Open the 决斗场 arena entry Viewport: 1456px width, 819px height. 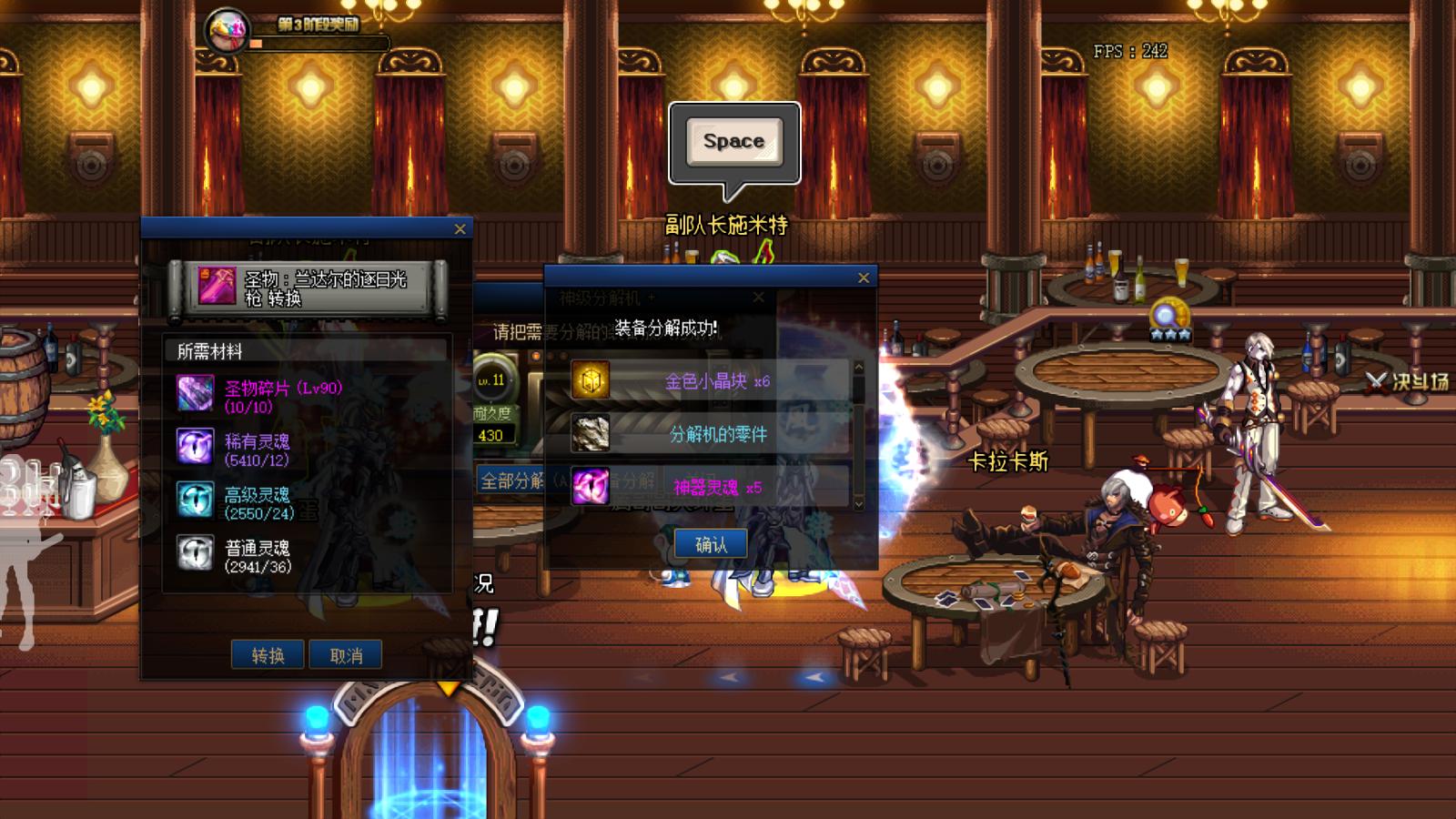pos(1409,382)
